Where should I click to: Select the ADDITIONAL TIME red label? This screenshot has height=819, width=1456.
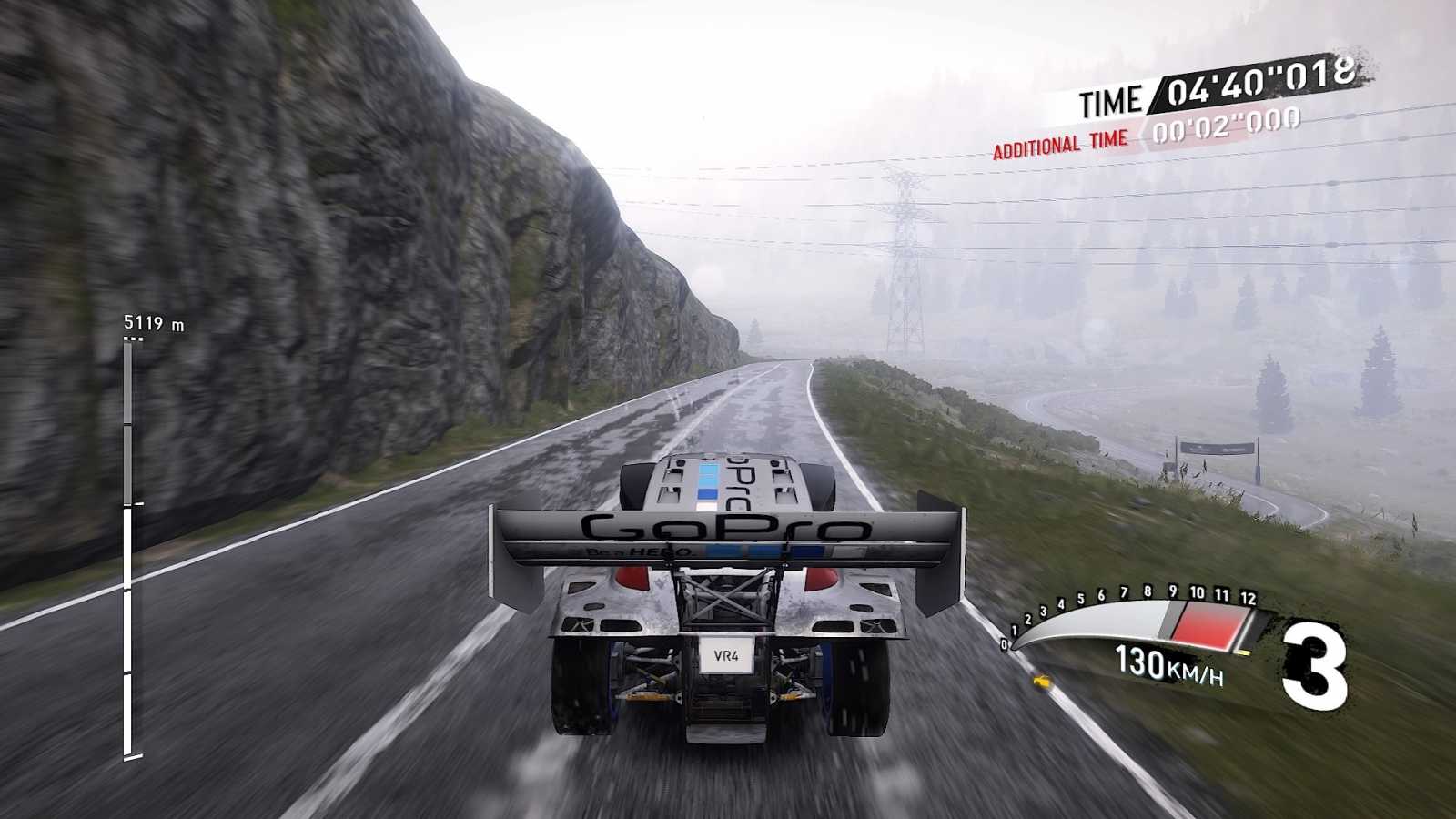pyautogui.click(x=1058, y=143)
